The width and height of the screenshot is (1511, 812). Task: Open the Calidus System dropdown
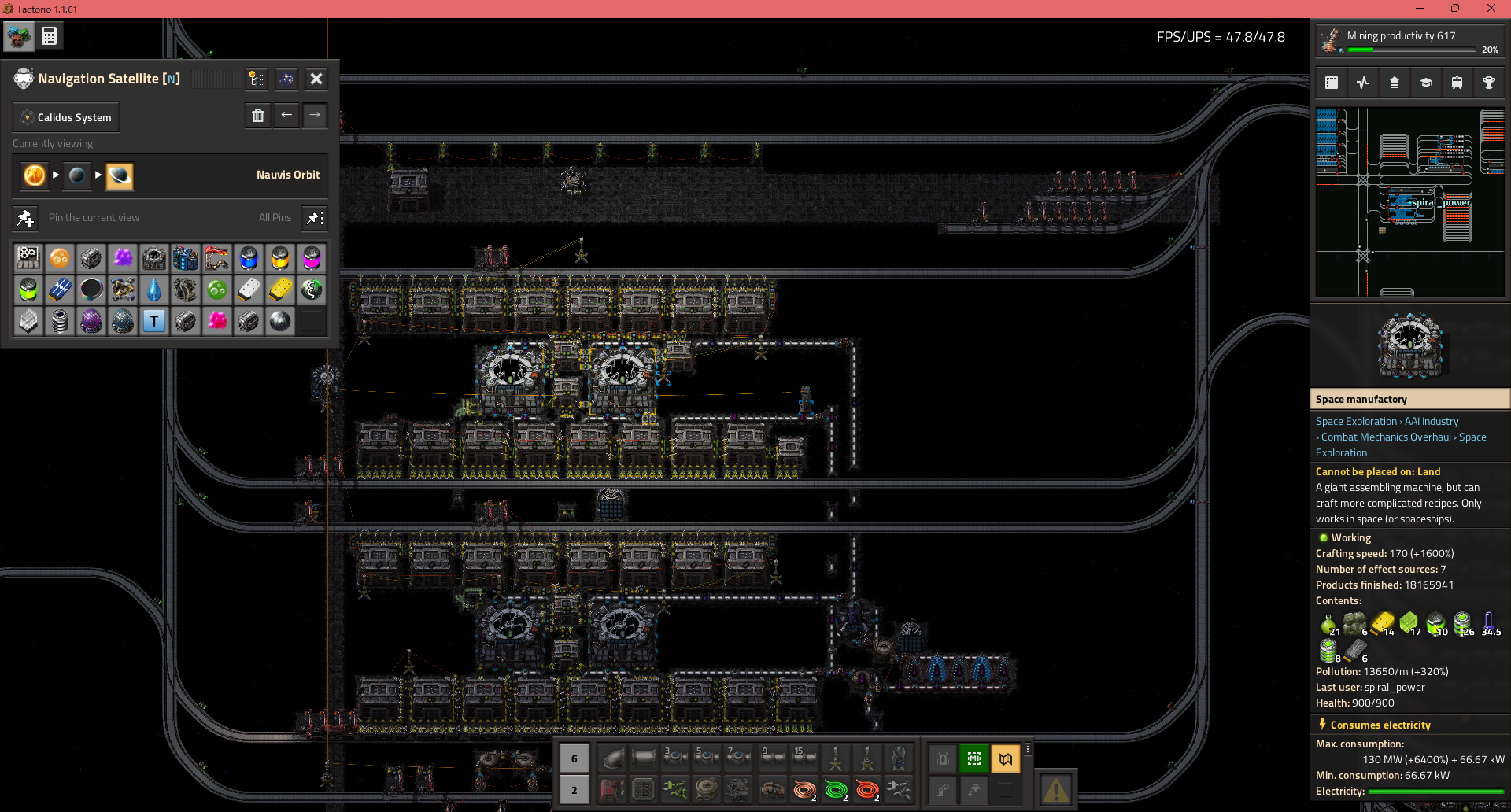[x=66, y=117]
